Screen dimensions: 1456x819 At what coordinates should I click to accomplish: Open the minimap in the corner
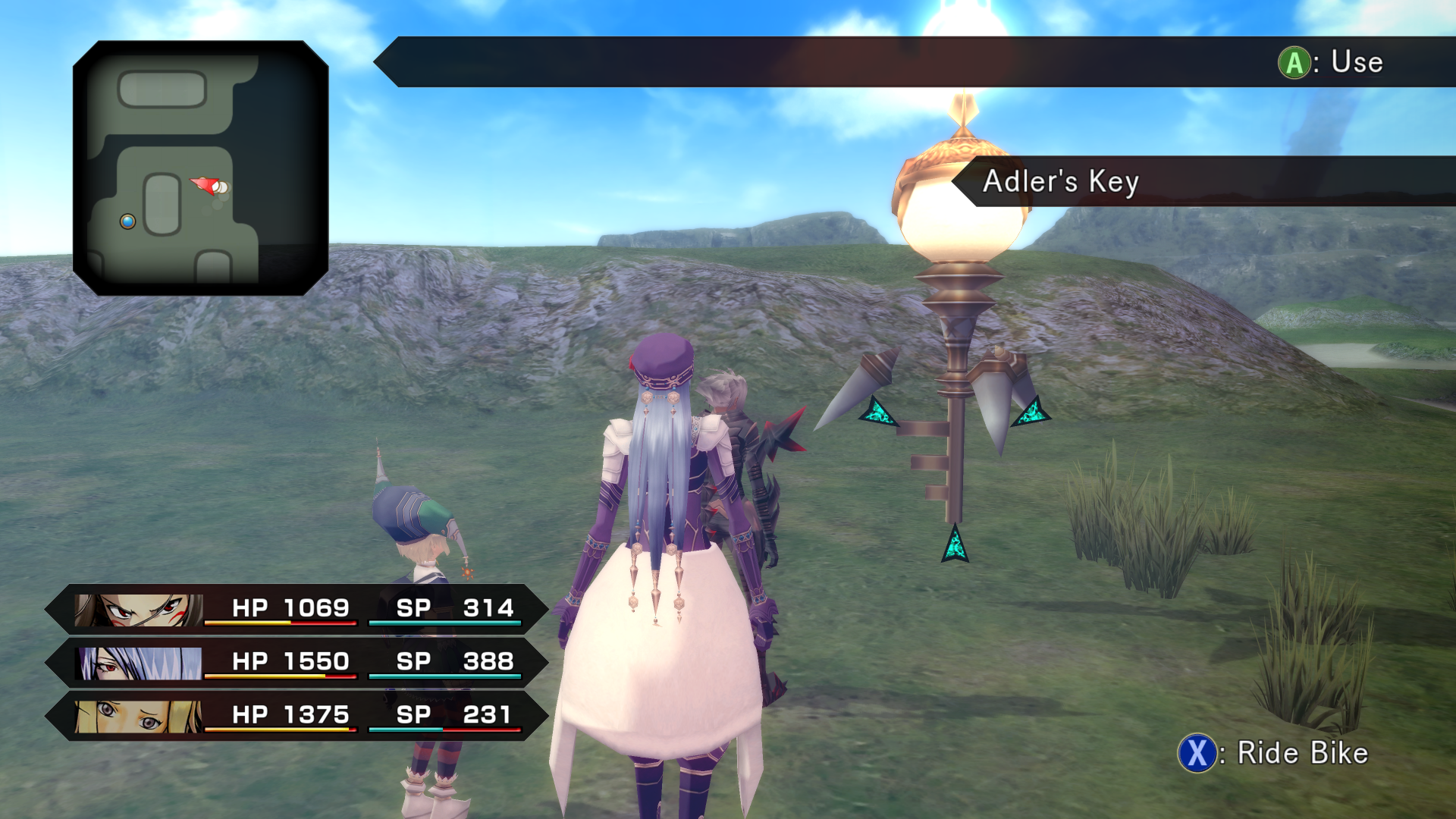point(200,168)
